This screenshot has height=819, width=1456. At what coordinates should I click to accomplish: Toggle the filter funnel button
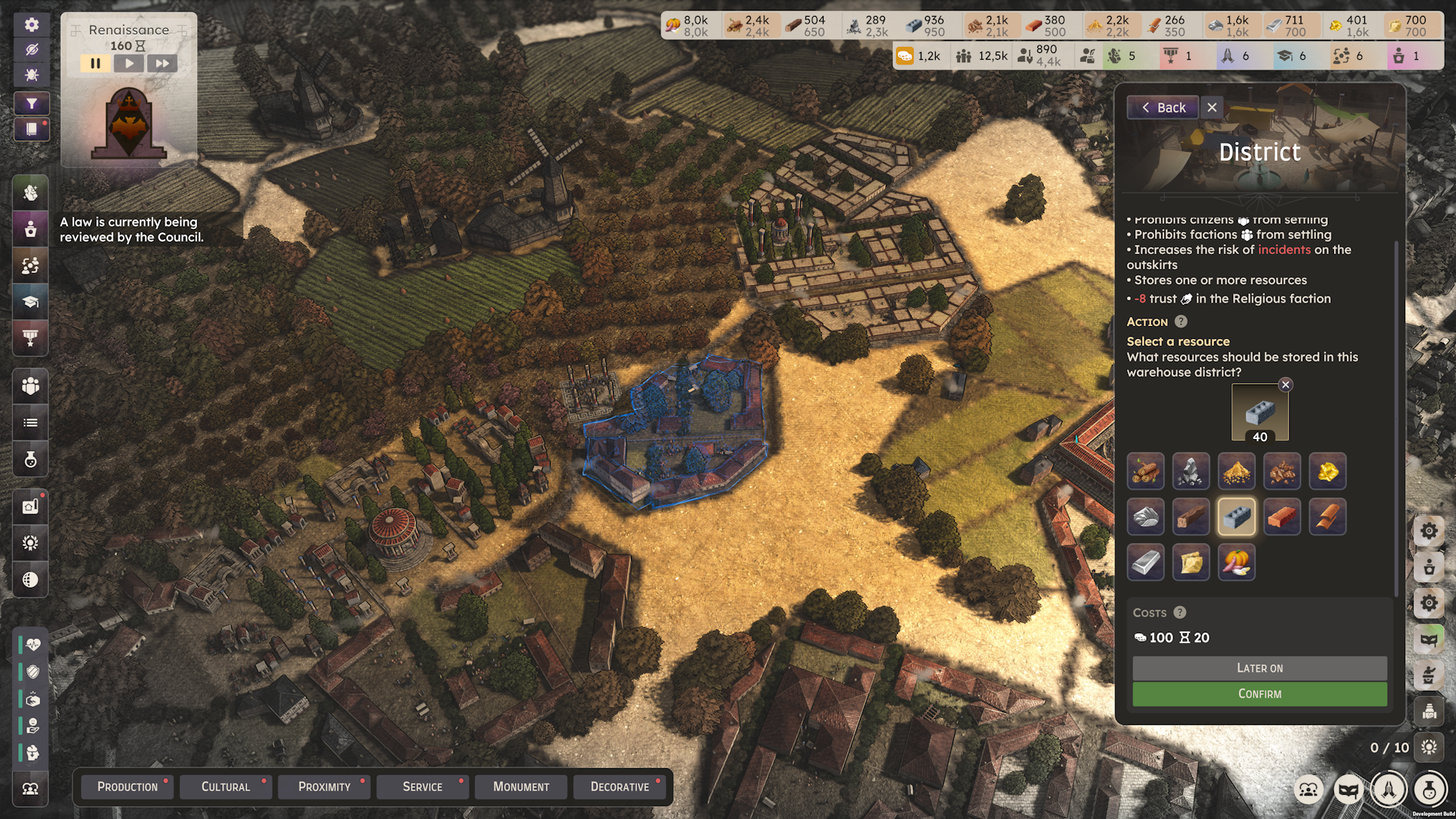click(x=31, y=104)
